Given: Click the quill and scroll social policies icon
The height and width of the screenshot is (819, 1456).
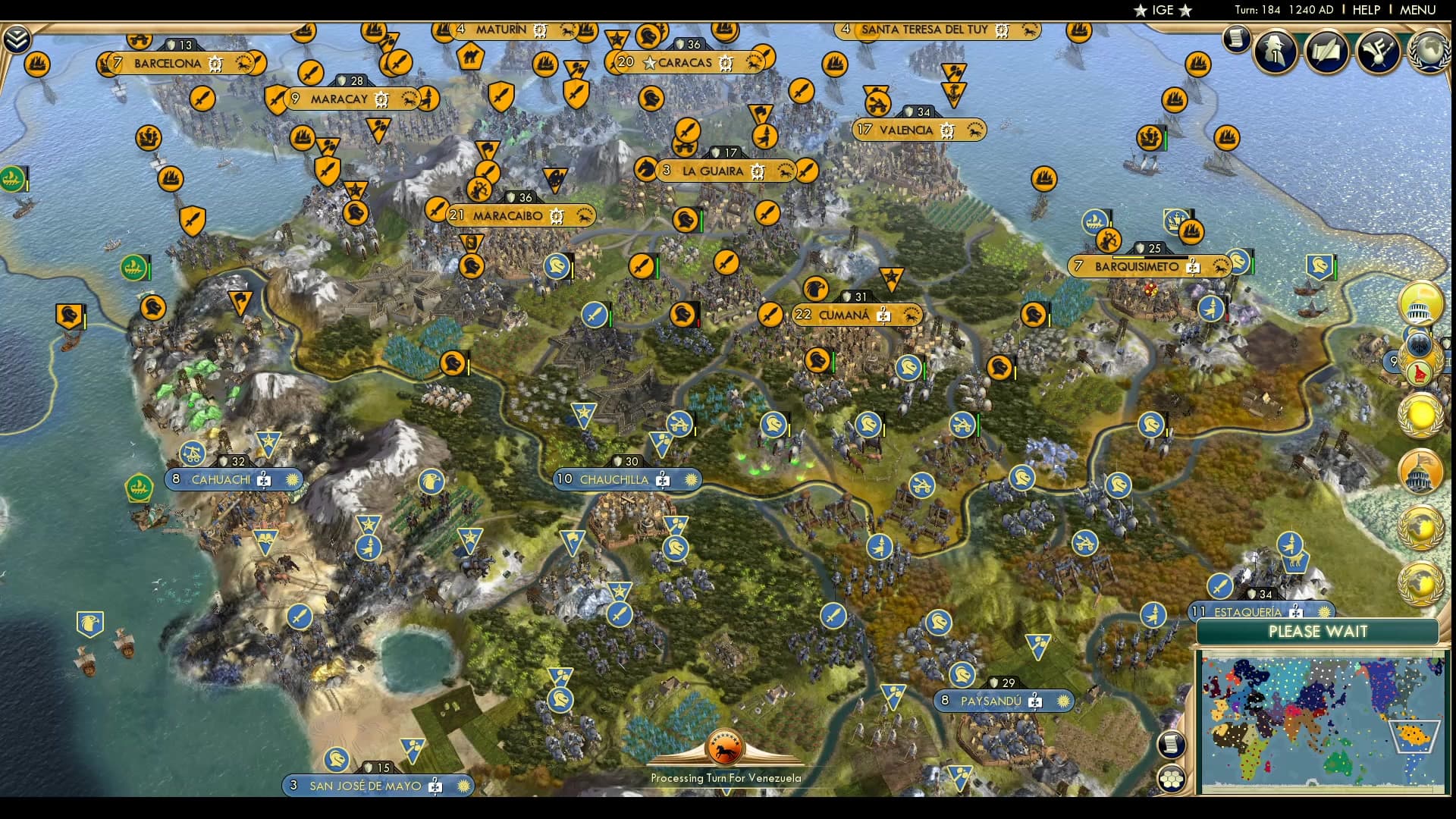Looking at the screenshot, I should pos(1326,53).
